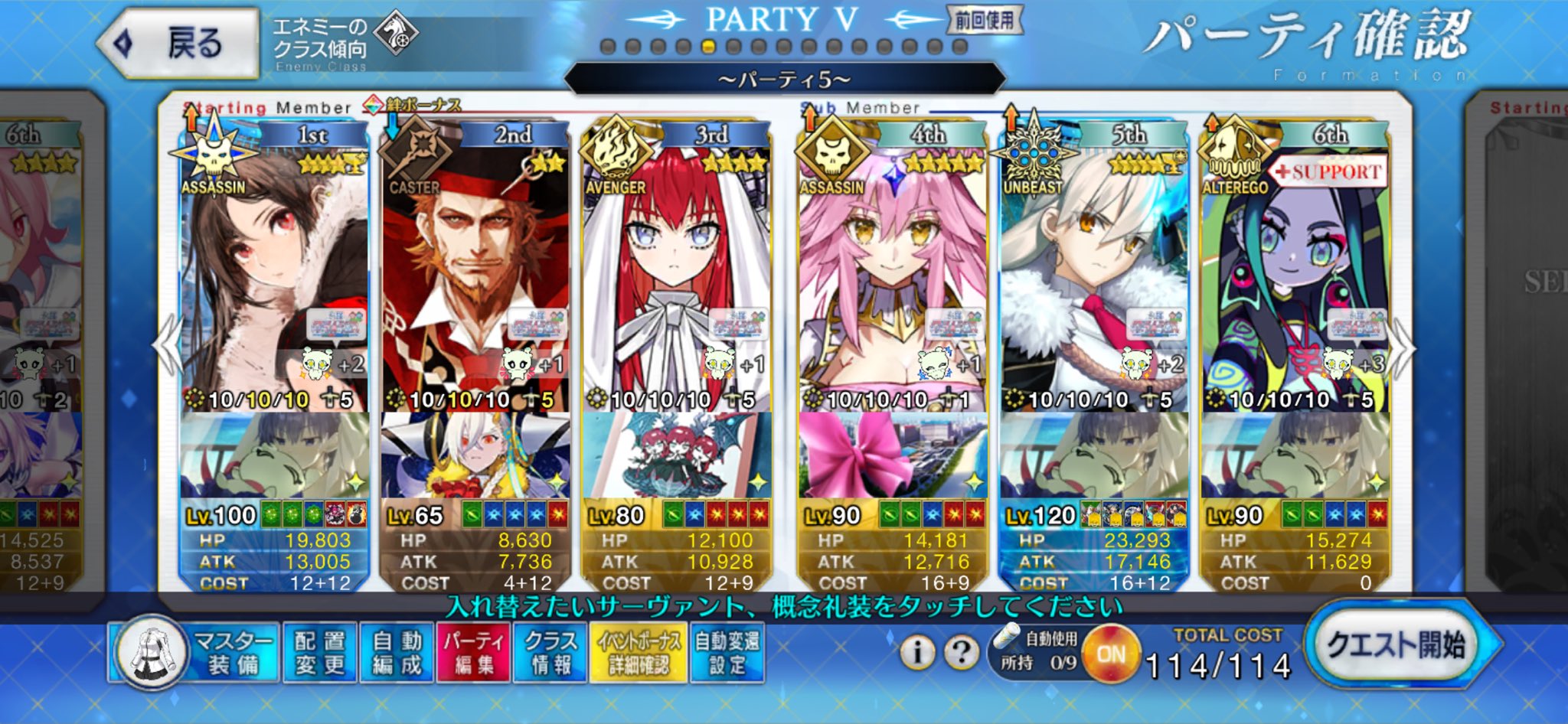Open パーティ編集 party edit
1568x724 pixels.
point(473,652)
